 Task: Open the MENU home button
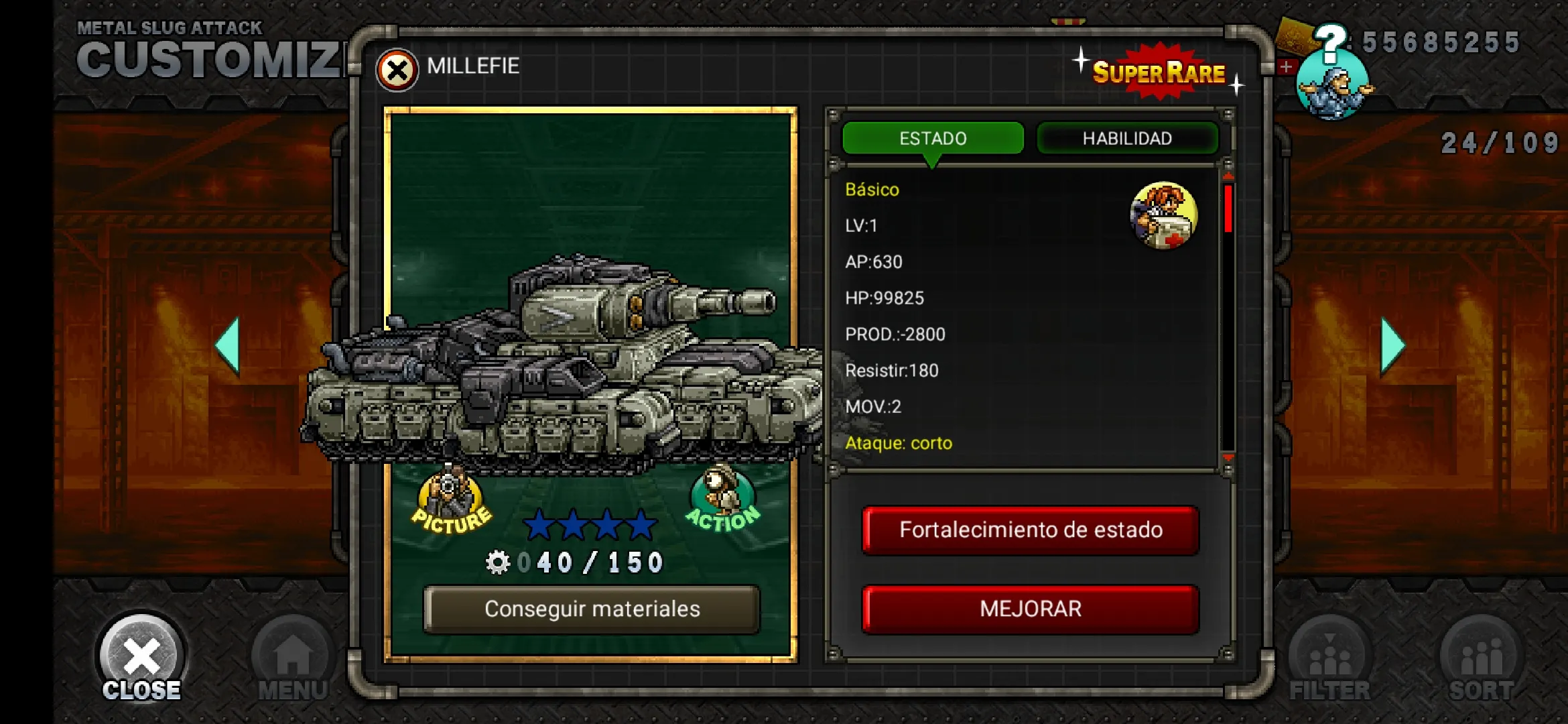pyautogui.click(x=293, y=660)
